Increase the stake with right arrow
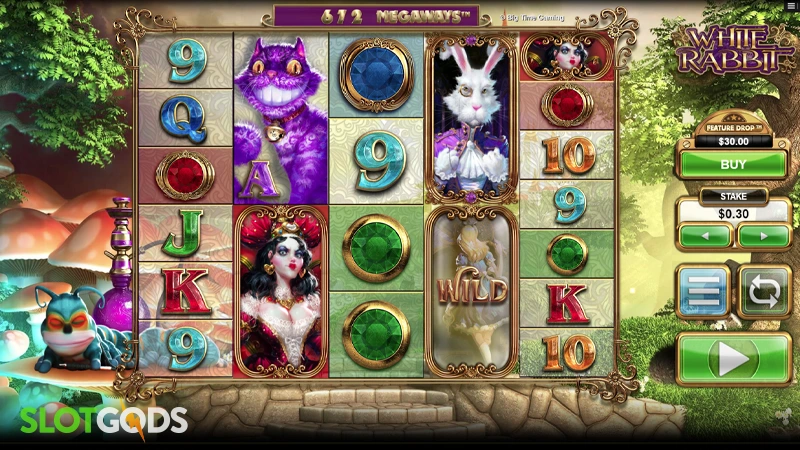 click(763, 237)
